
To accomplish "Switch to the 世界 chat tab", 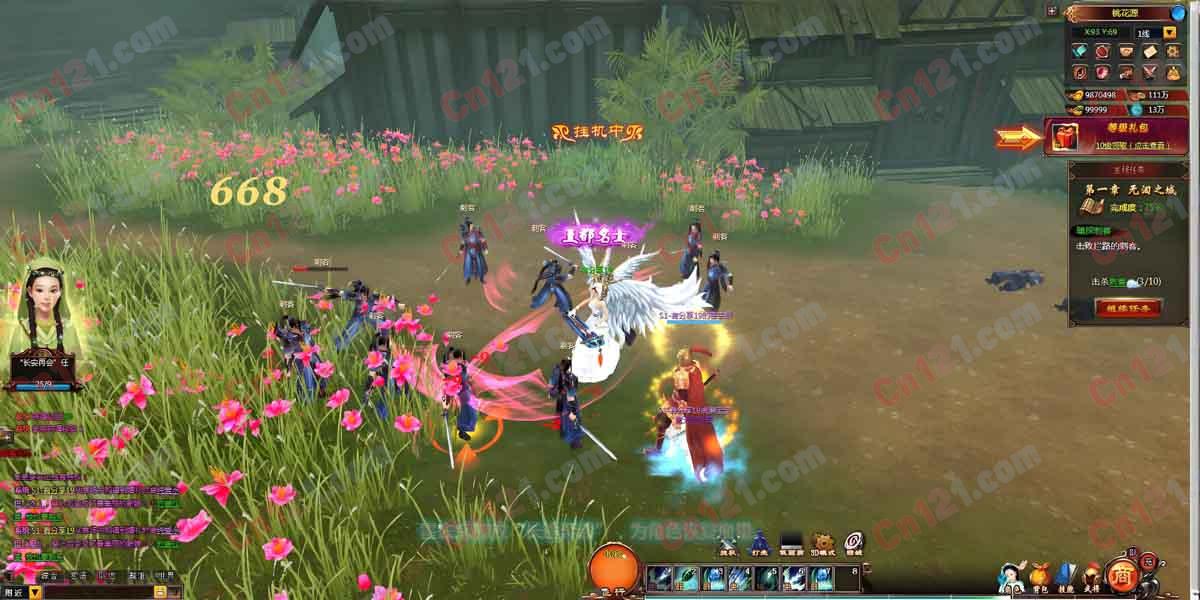I will point(164,576).
